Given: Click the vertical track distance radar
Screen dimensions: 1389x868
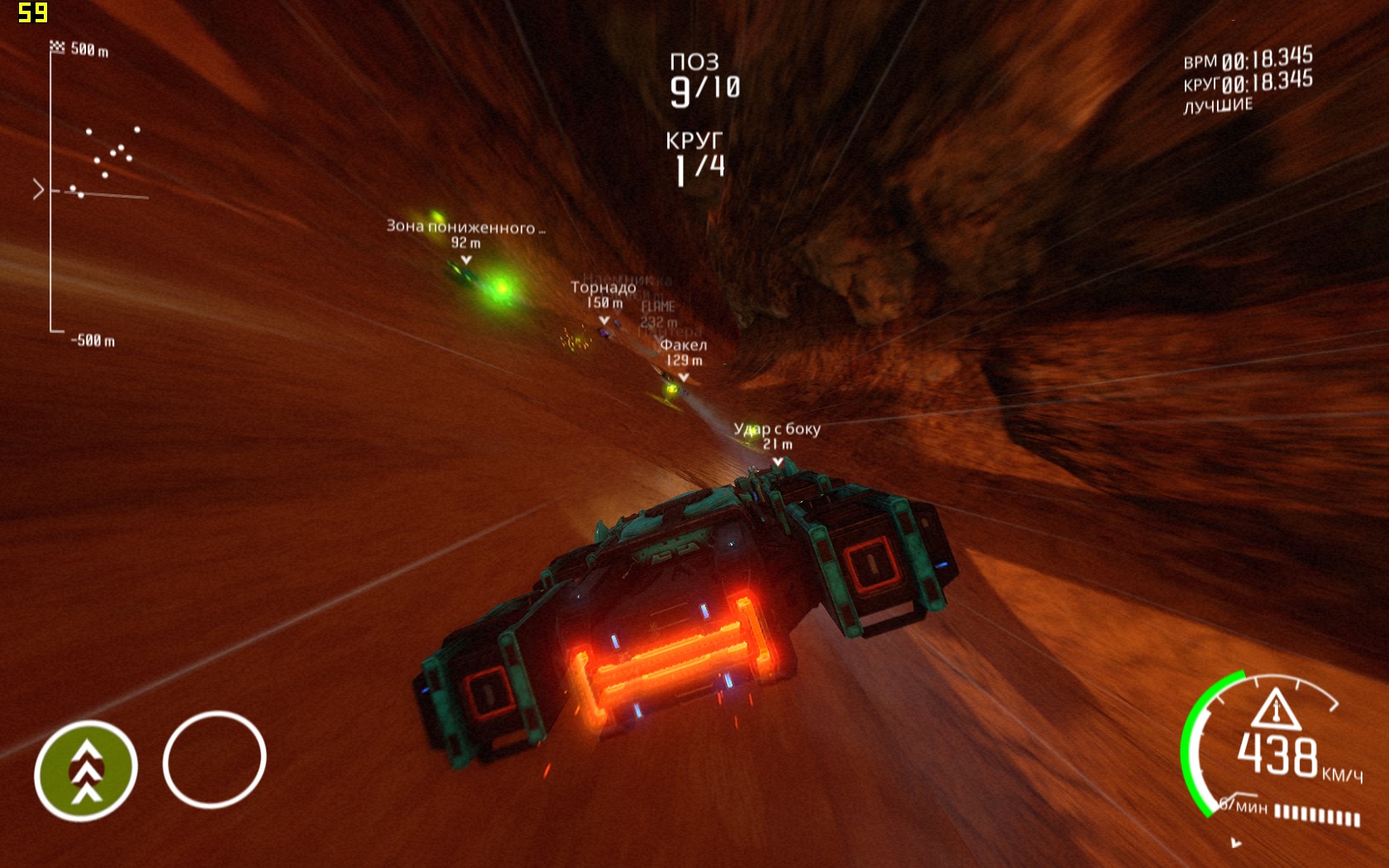Looking at the screenshot, I should pyautogui.click(x=91, y=192).
